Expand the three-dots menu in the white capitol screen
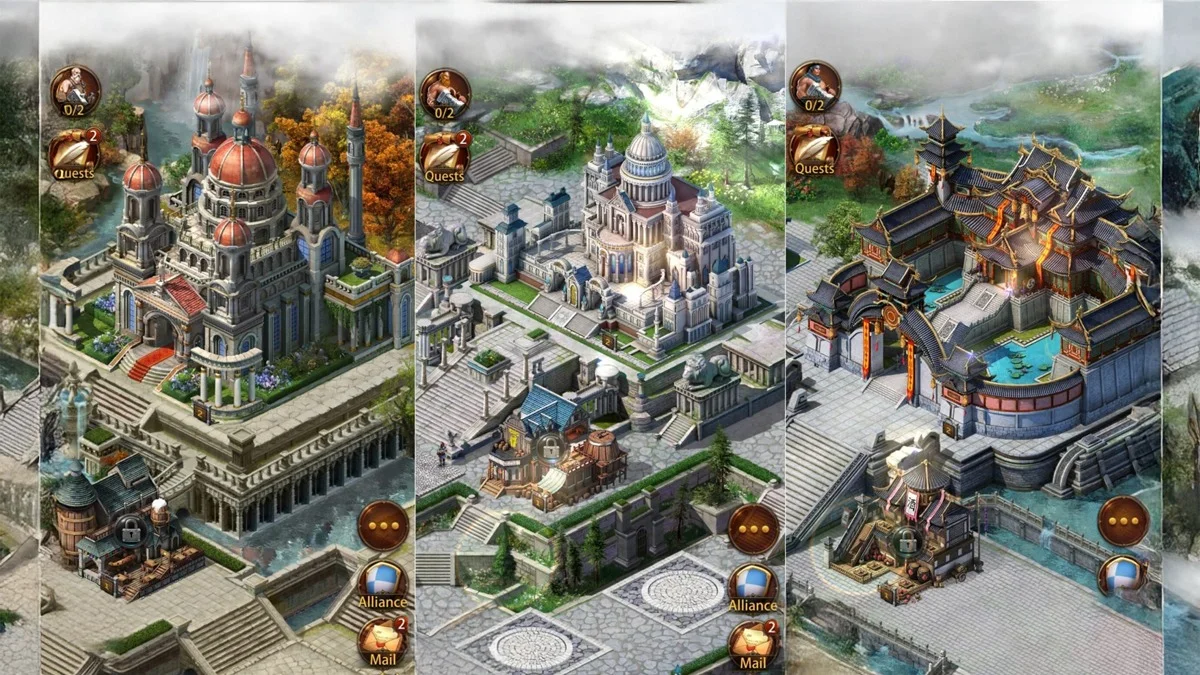1200x675 pixels. pos(752,529)
